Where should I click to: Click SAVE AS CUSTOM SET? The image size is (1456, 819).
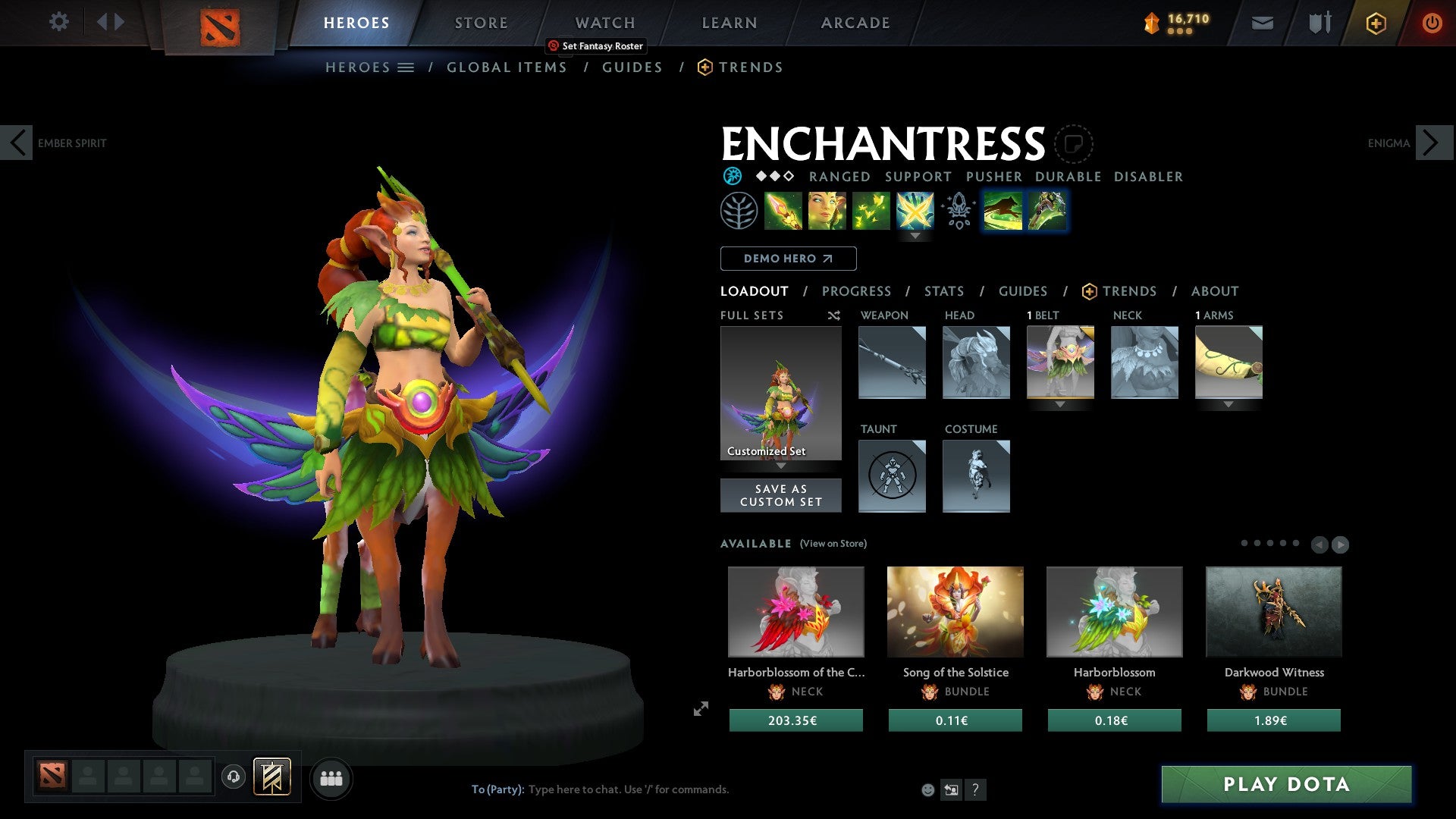(x=780, y=495)
